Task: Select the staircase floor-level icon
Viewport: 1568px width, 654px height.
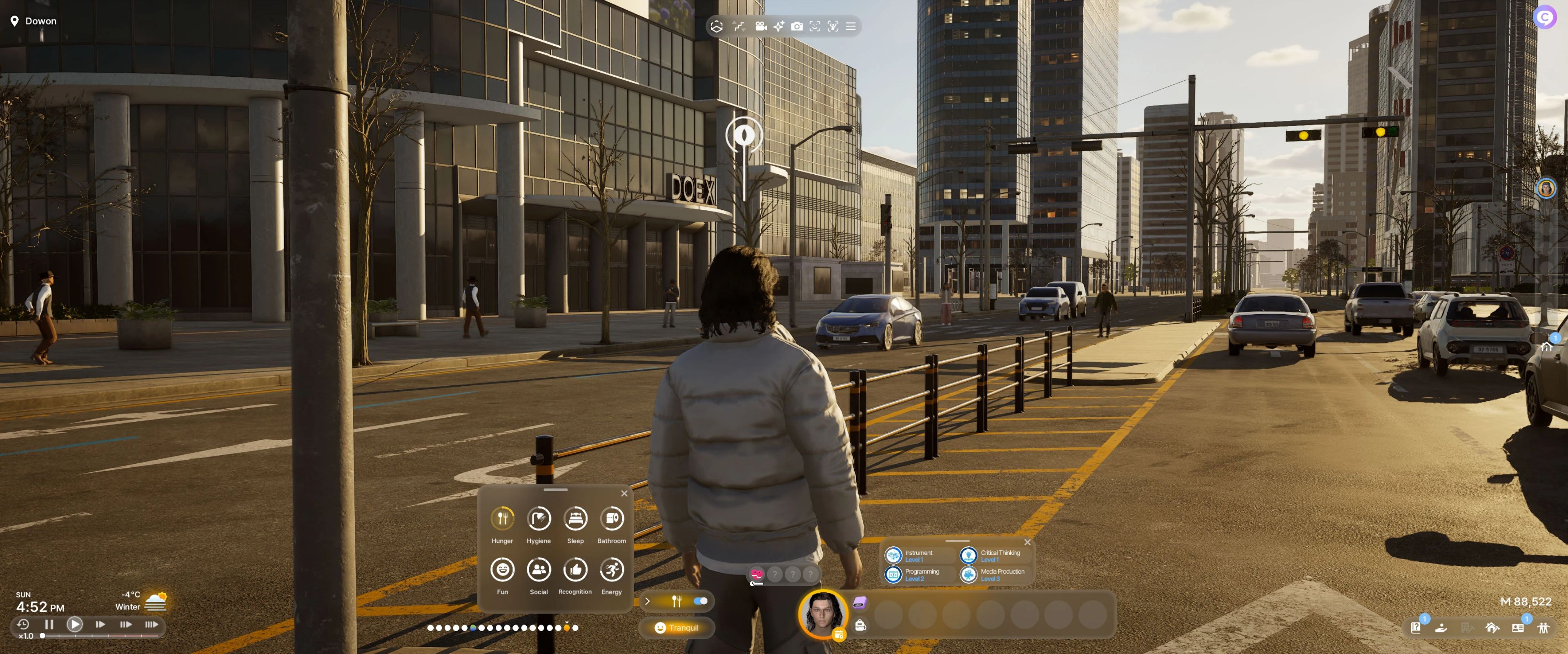Action: [x=739, y=26]
